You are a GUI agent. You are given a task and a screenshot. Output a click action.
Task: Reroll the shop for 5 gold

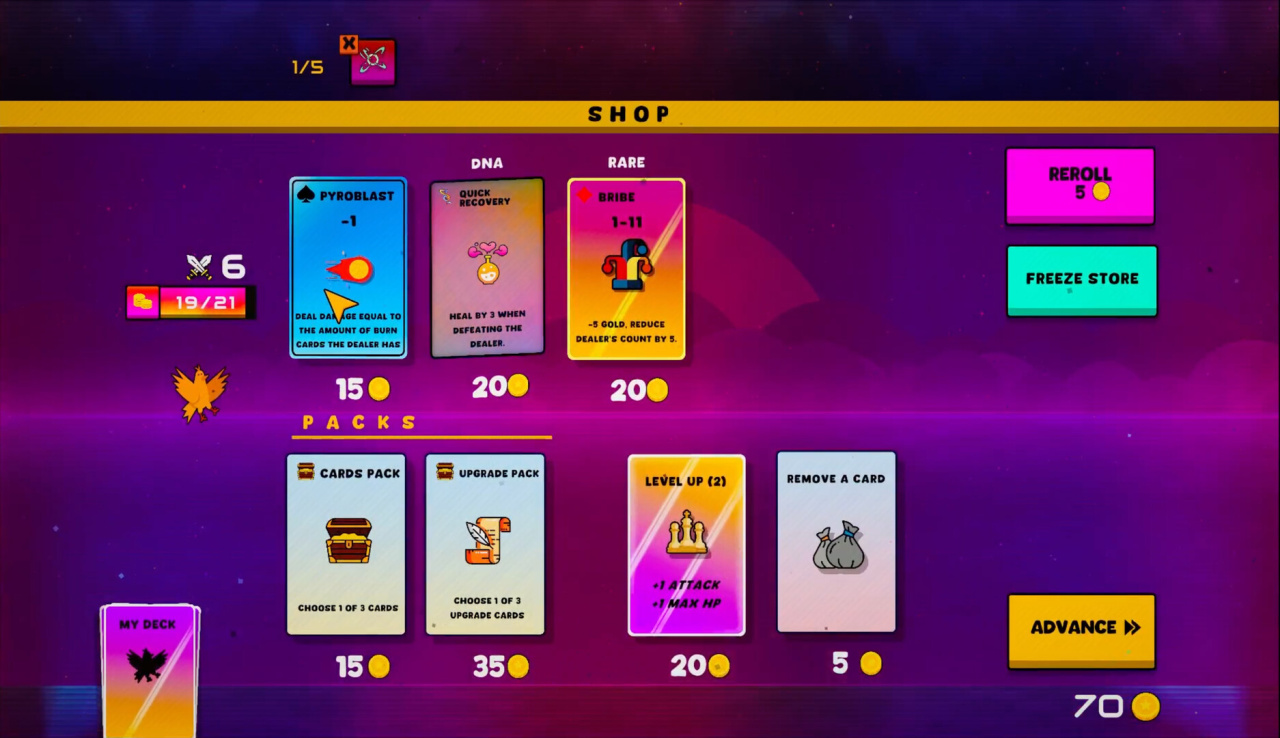pyautogui.click(x=1080, y=185)
